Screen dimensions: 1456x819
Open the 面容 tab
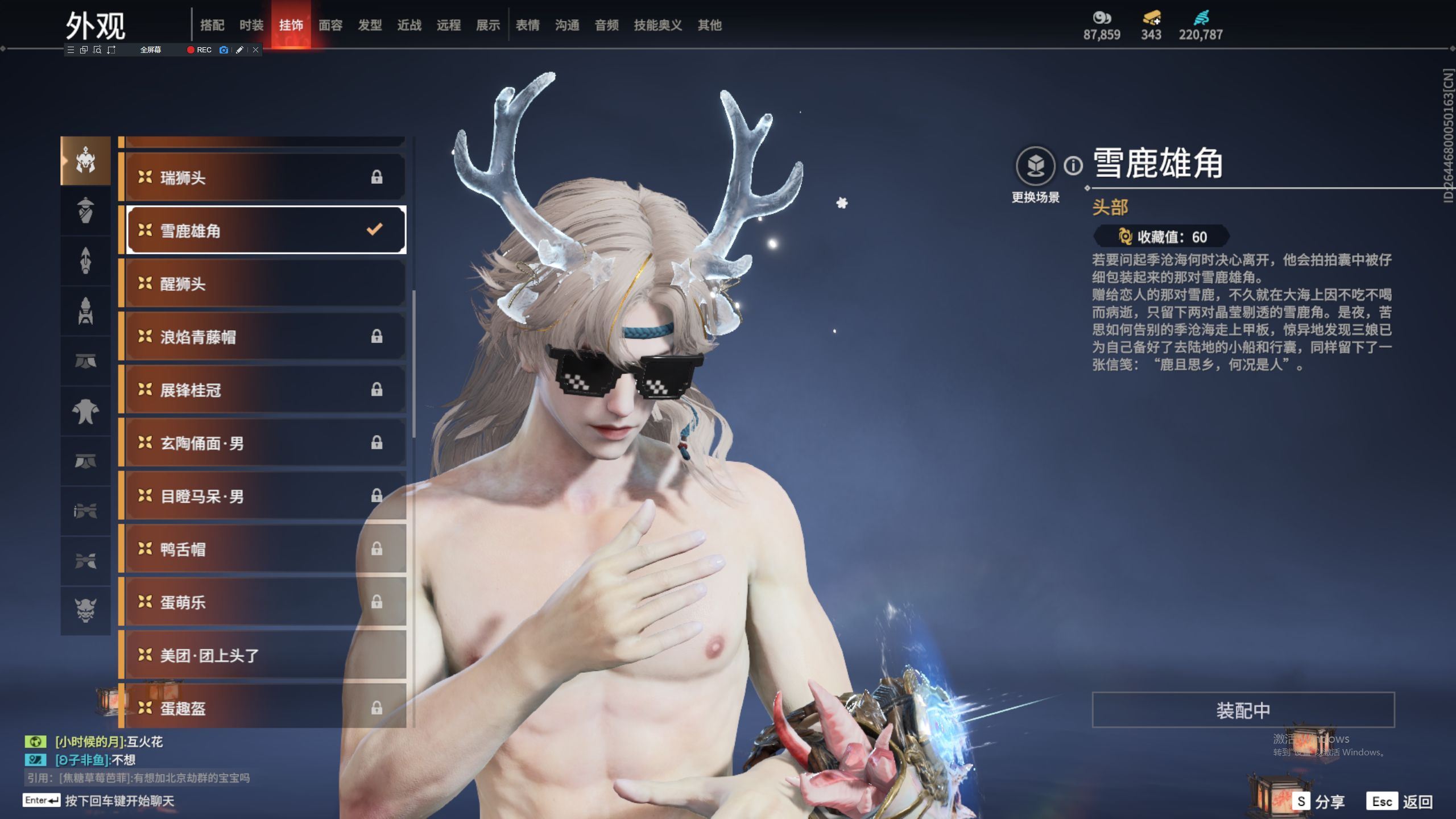(x=330, y=25)
